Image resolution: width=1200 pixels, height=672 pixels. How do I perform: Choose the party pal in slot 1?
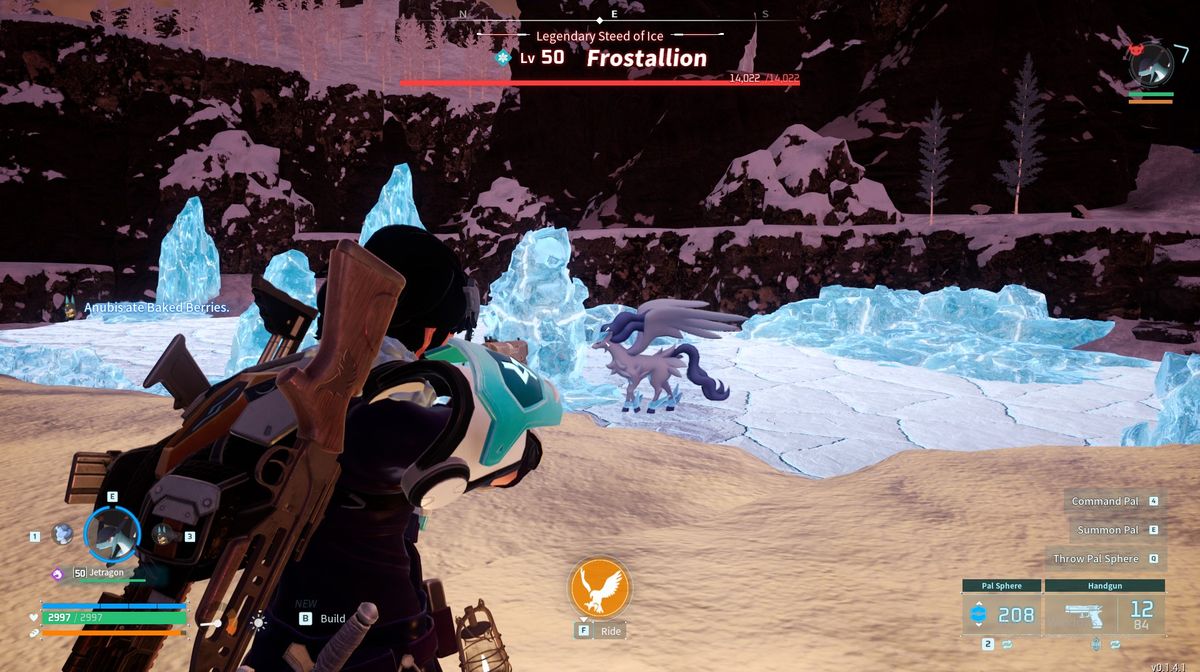pyautogui.click(x=62, y=535)
